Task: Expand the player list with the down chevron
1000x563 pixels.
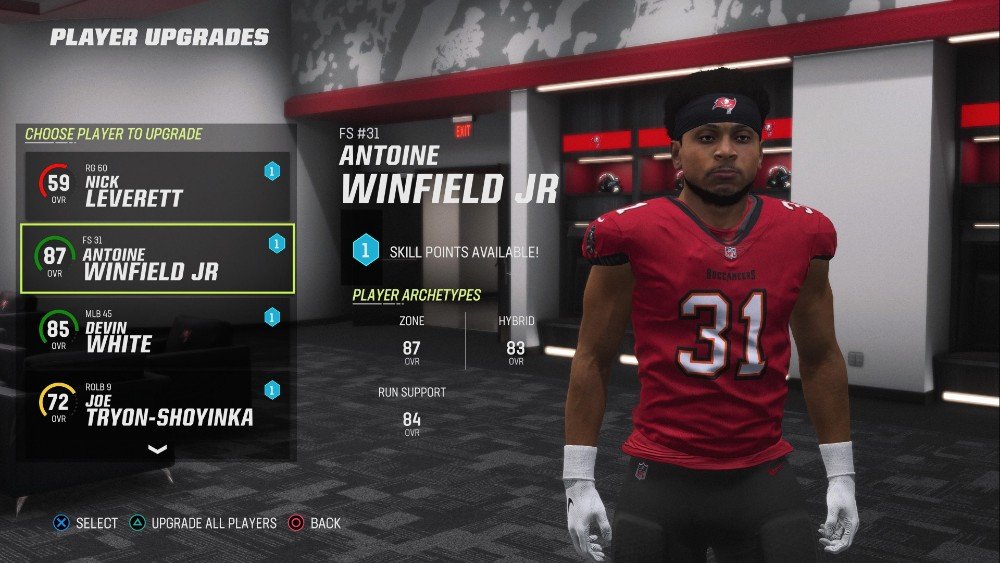Action: click(157, 450)
